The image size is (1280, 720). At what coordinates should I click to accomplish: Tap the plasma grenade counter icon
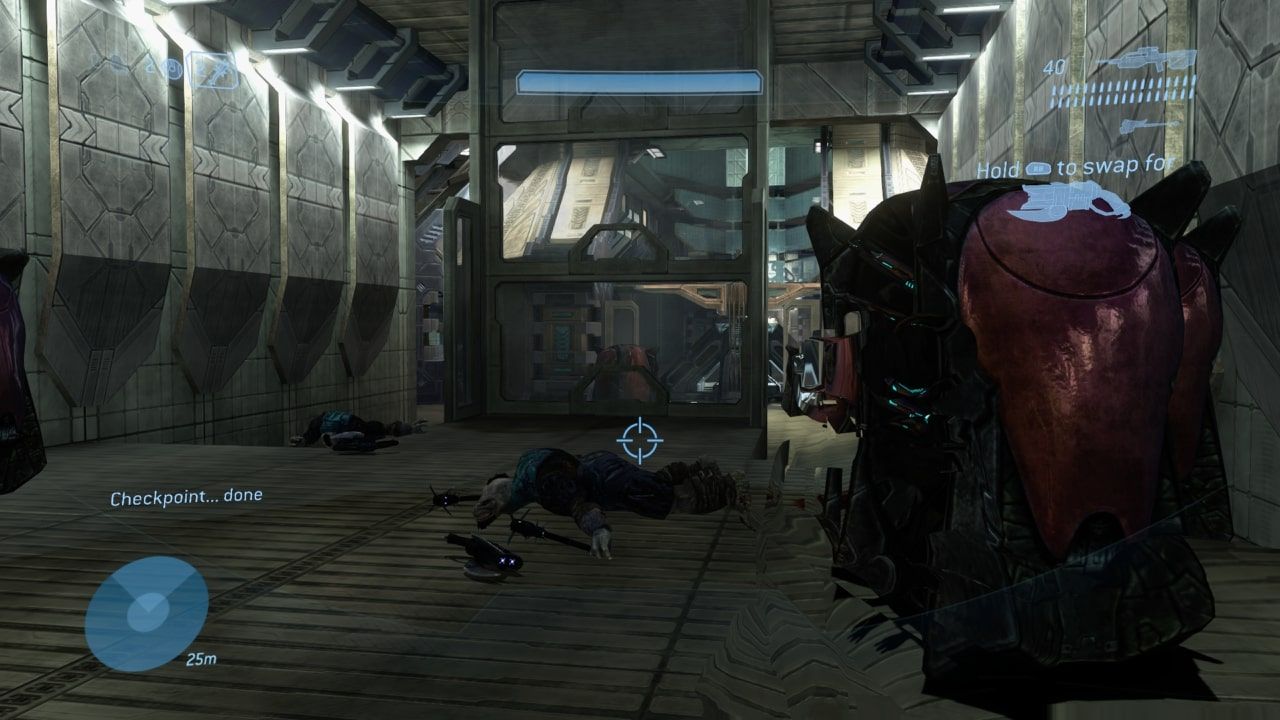174,68
